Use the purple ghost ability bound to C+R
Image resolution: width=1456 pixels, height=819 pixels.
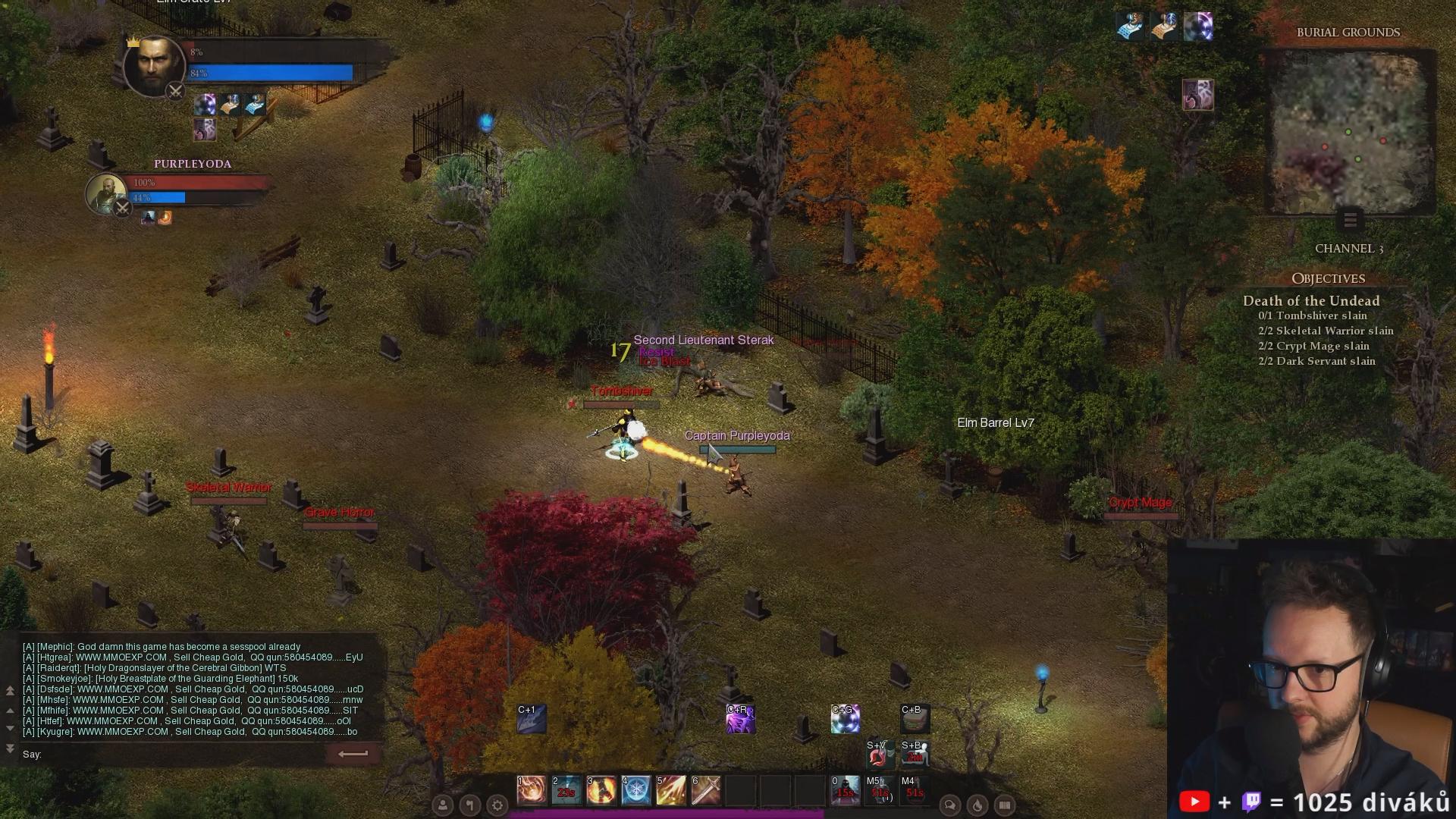pos(740,719)
